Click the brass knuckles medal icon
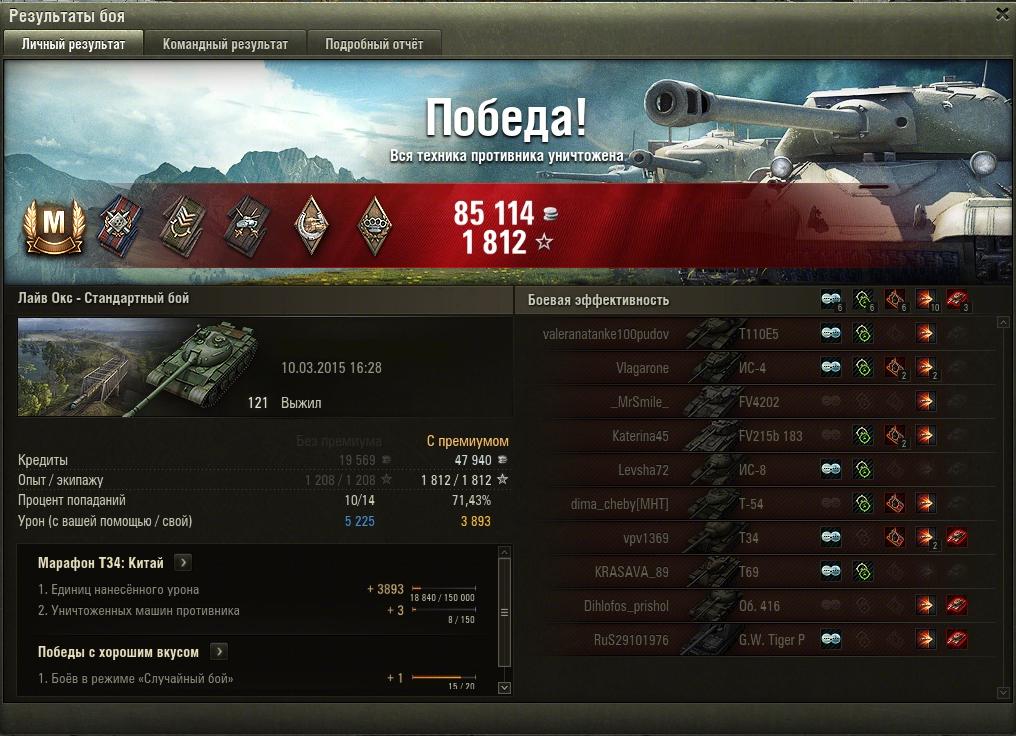Image resolution: width=1016 pixels, height=736 pixels. point(374,225)
